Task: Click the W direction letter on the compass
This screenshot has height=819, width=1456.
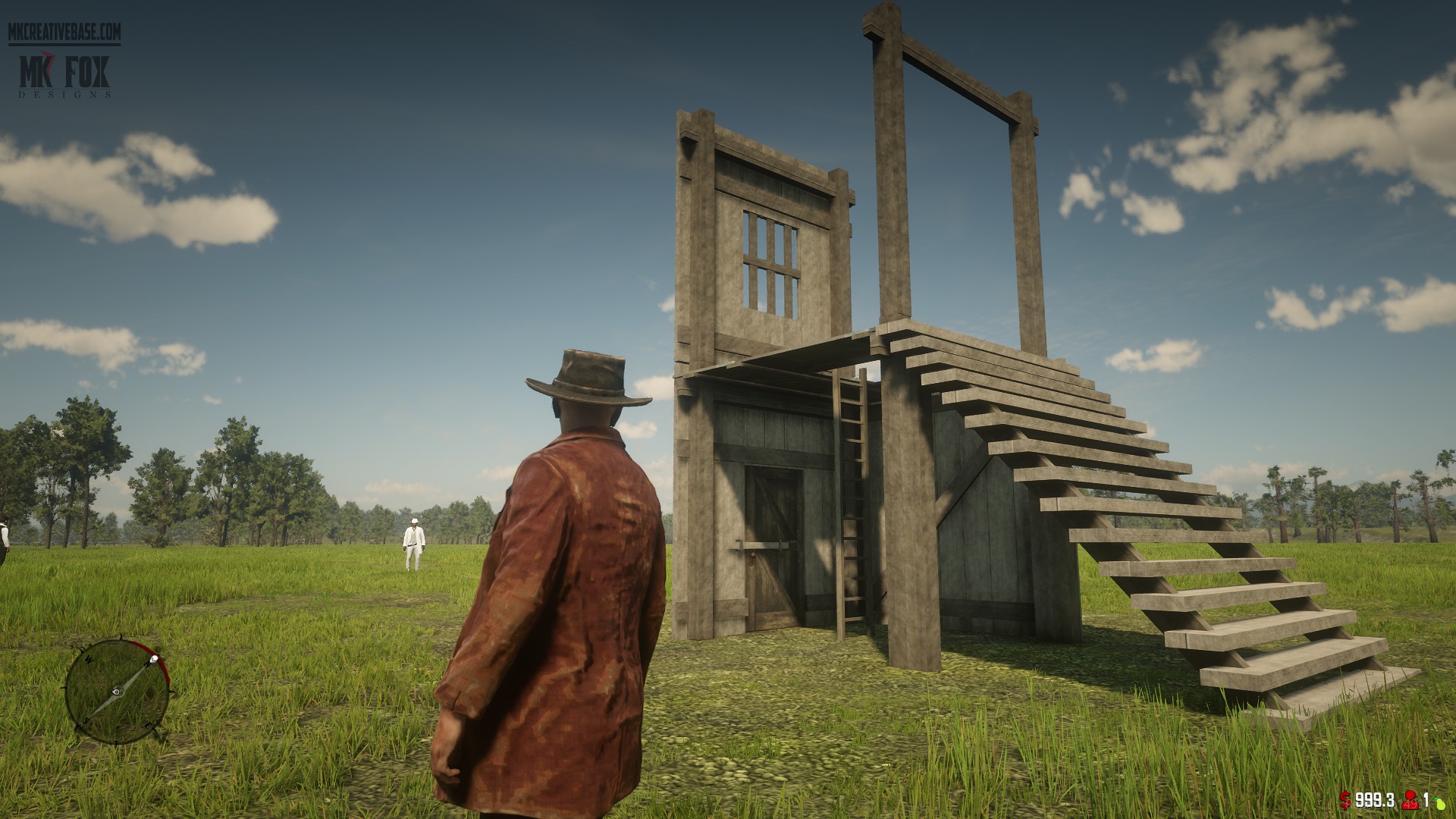Action: [x=89, y=660]
